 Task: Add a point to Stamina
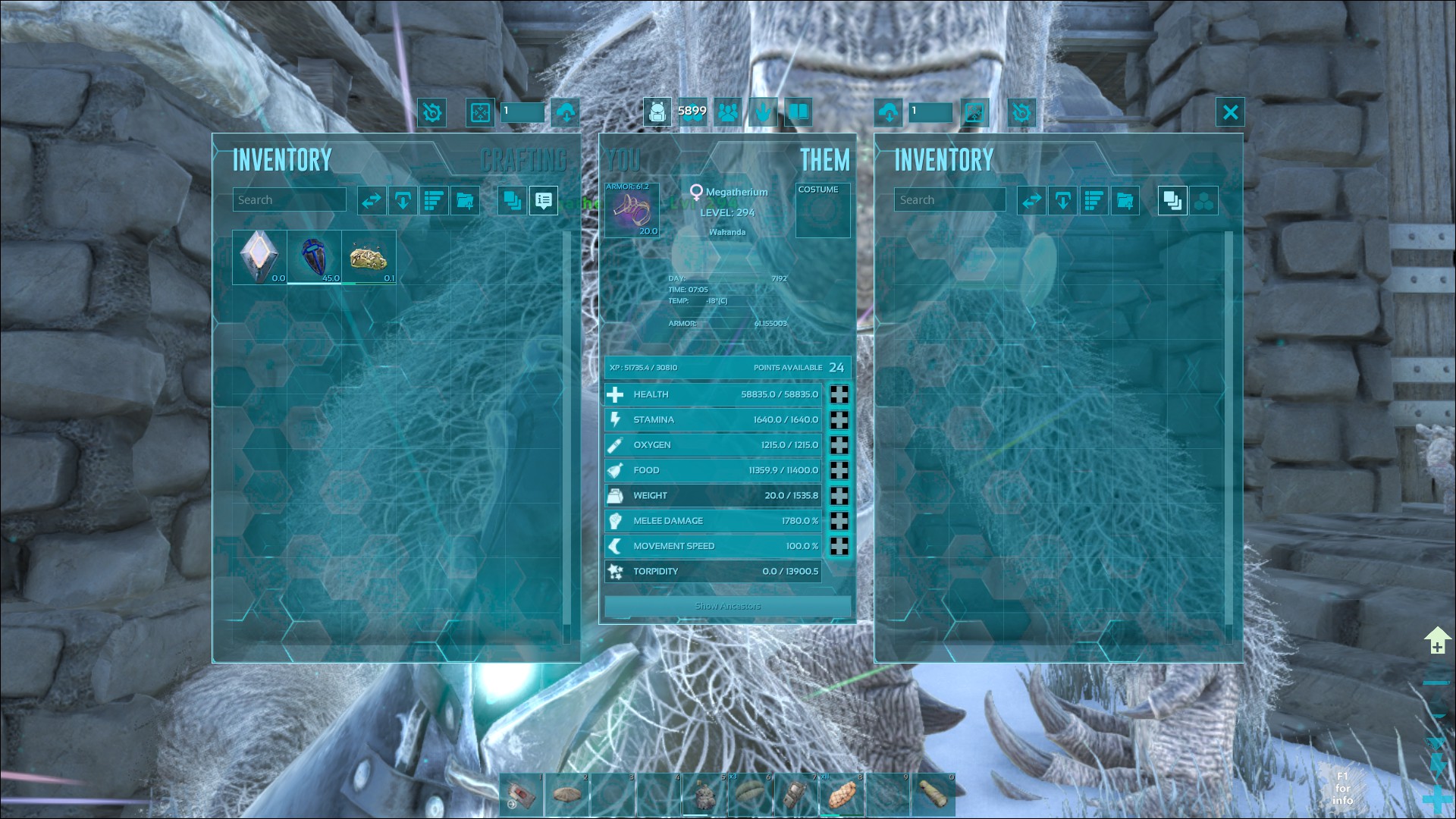[x=839, y=420]
